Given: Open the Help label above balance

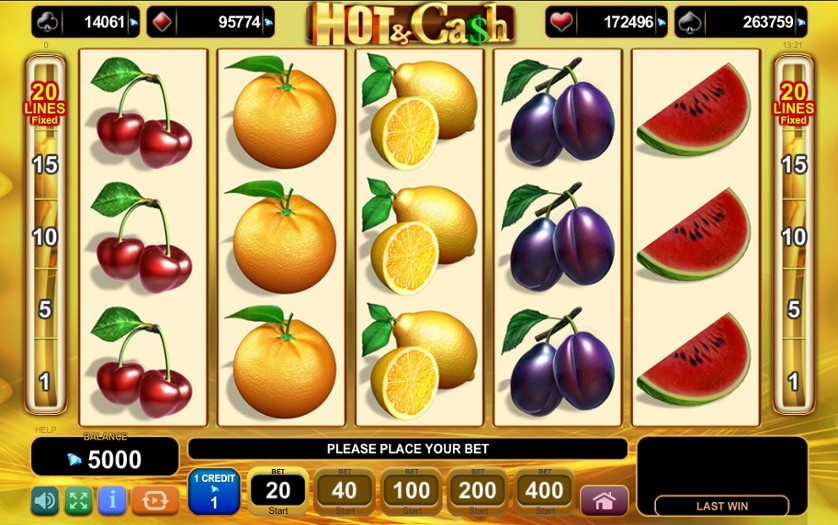Looking at the screenshot, I should pyautogui.click(x=46, y=430).
